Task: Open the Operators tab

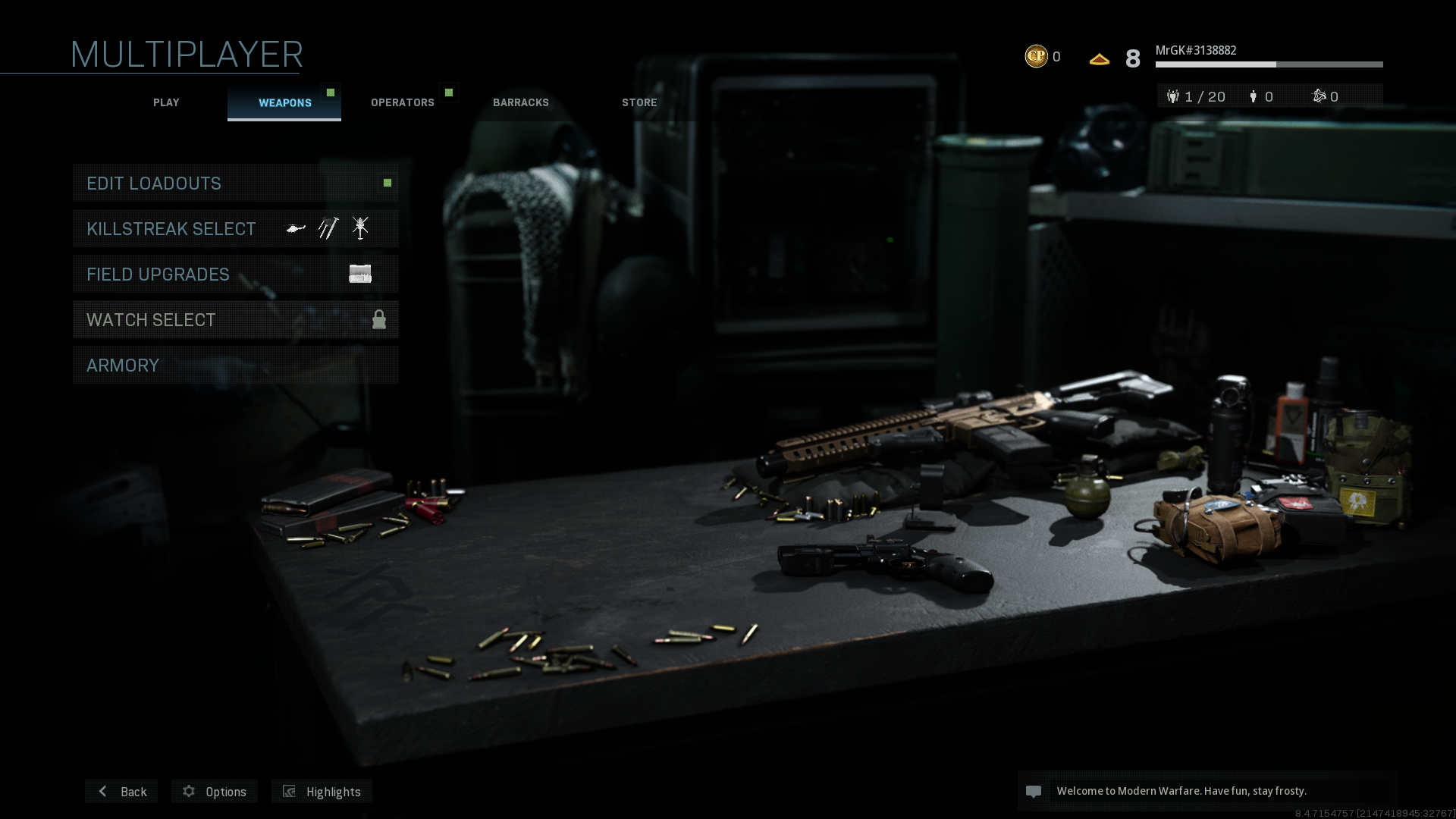Action: (403, 102)
